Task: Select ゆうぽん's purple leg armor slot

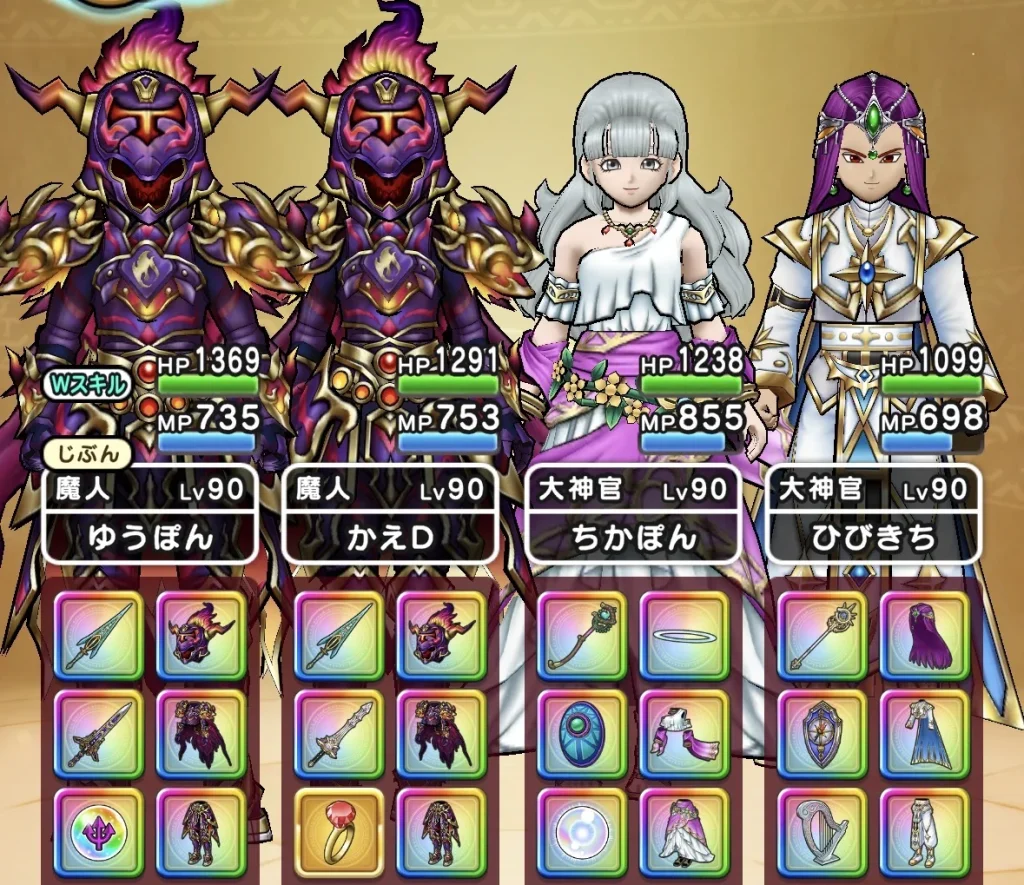Action: click(x=200, y=832)
